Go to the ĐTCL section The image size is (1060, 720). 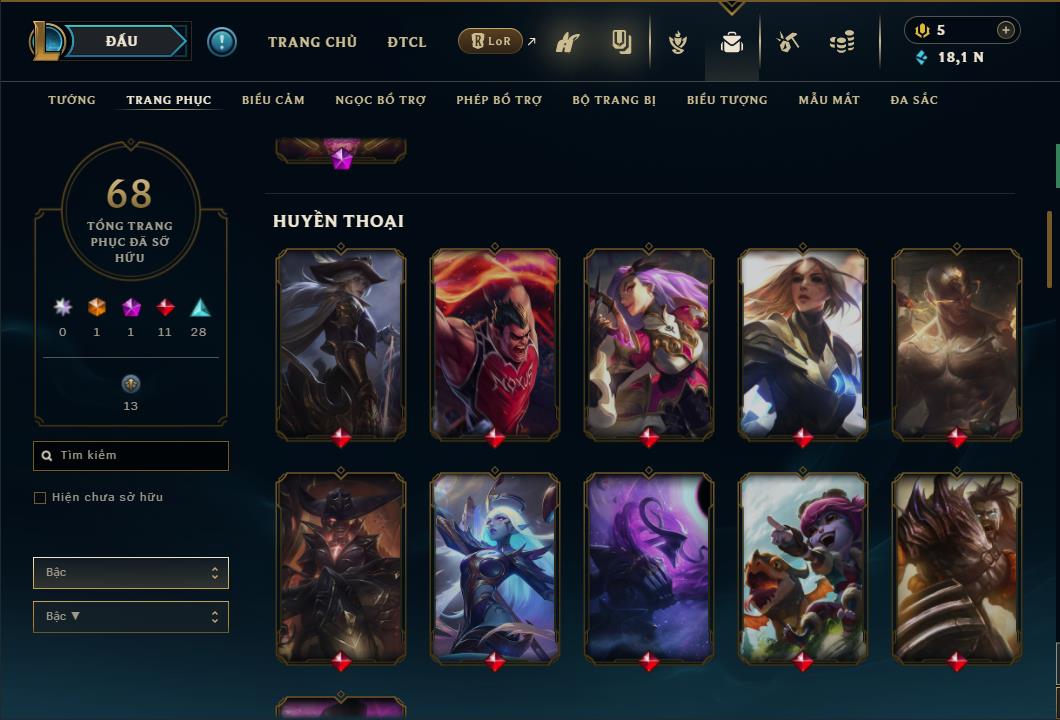407,42
